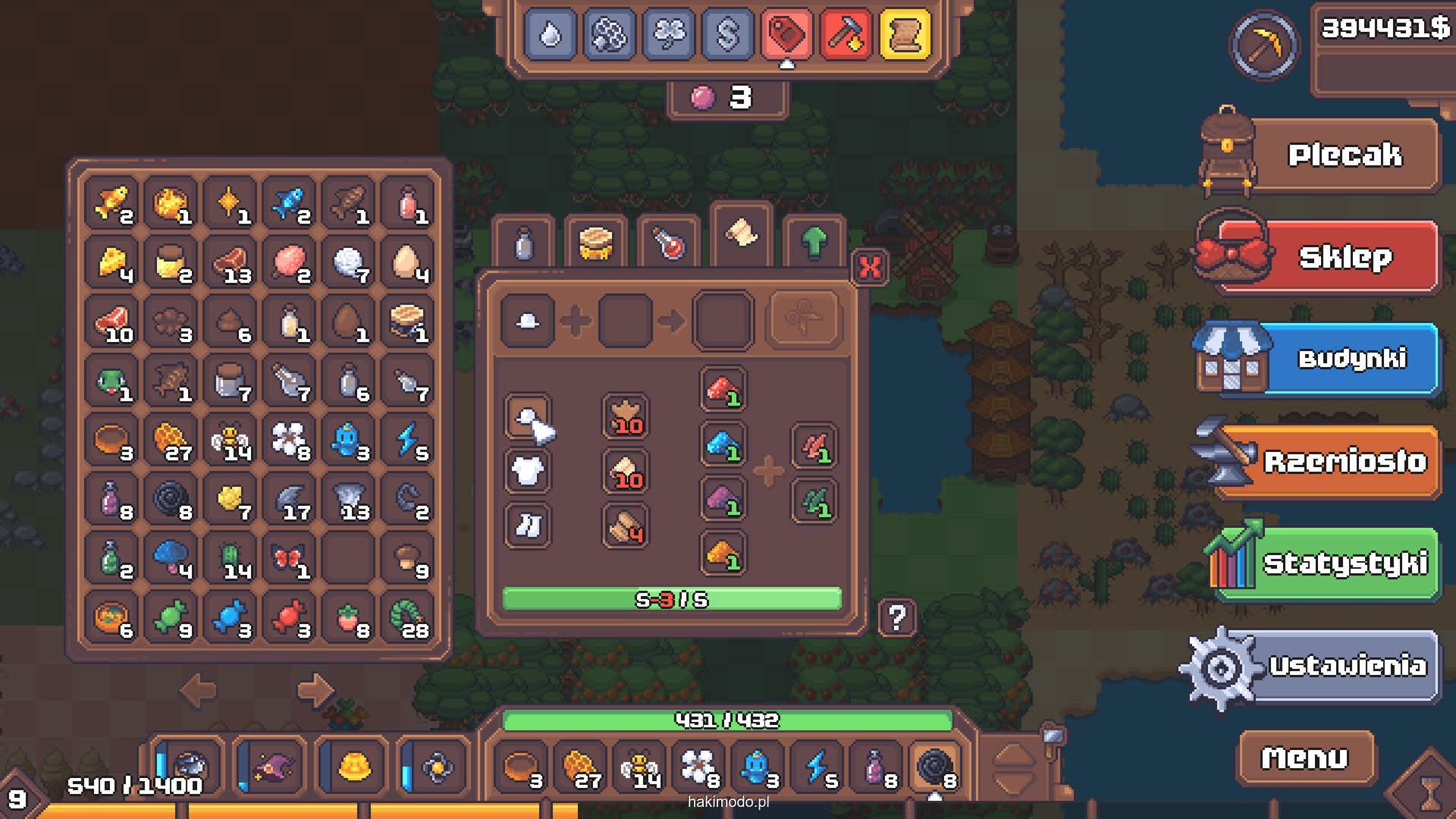The height and width of the screenshot is (819, 1456).
Task: Switch to the green arrow upgrade tab
Action: (x=814, y=242)
